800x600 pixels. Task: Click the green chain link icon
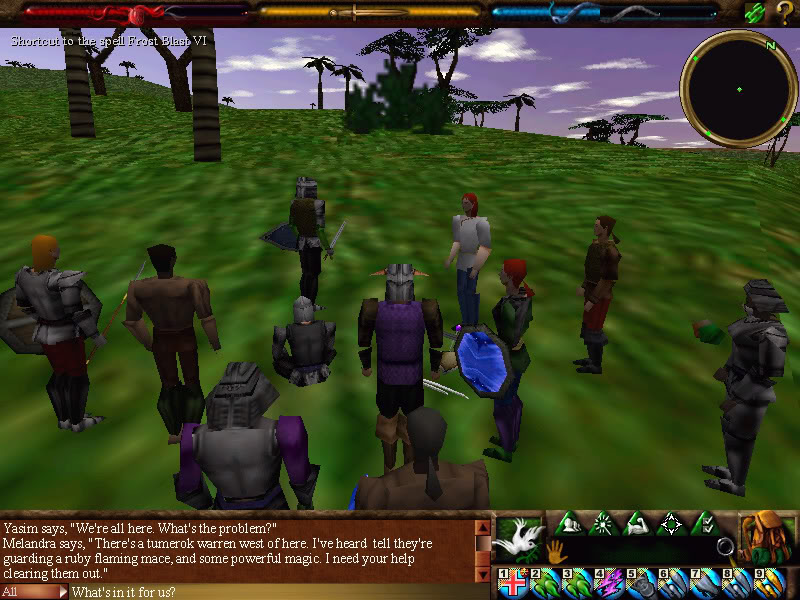click(755, 13)
